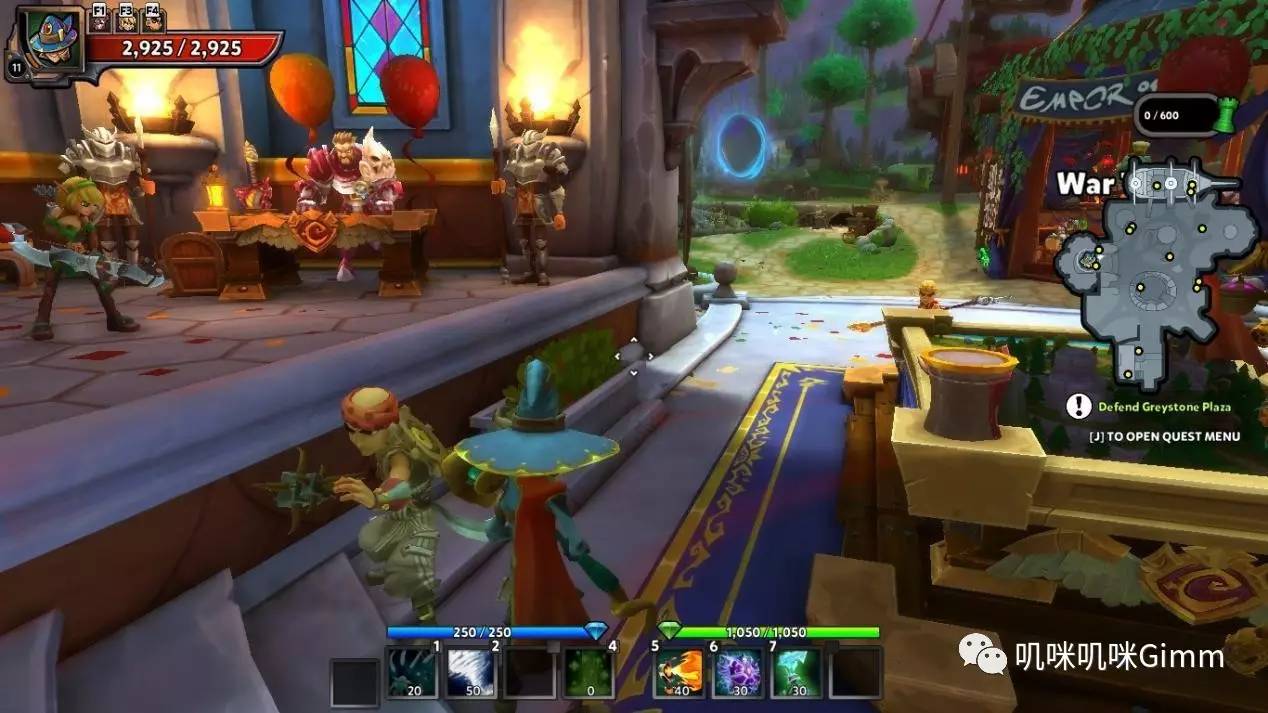The height and width of the screenshot is (713, 1268).
Task: Activate the white tornado ability in slot 2
Action: [471, 672]
